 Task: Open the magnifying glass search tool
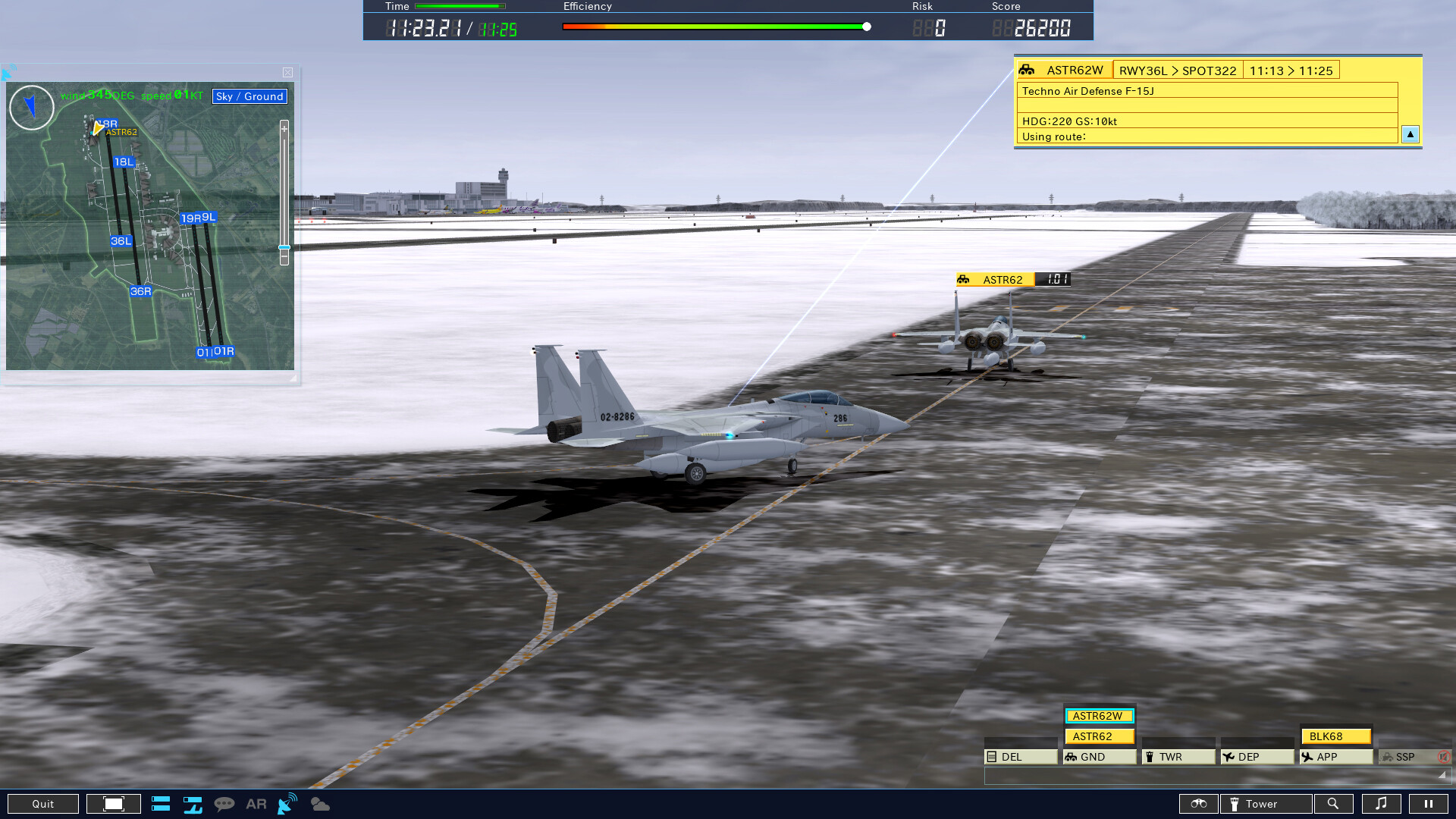1335,803
